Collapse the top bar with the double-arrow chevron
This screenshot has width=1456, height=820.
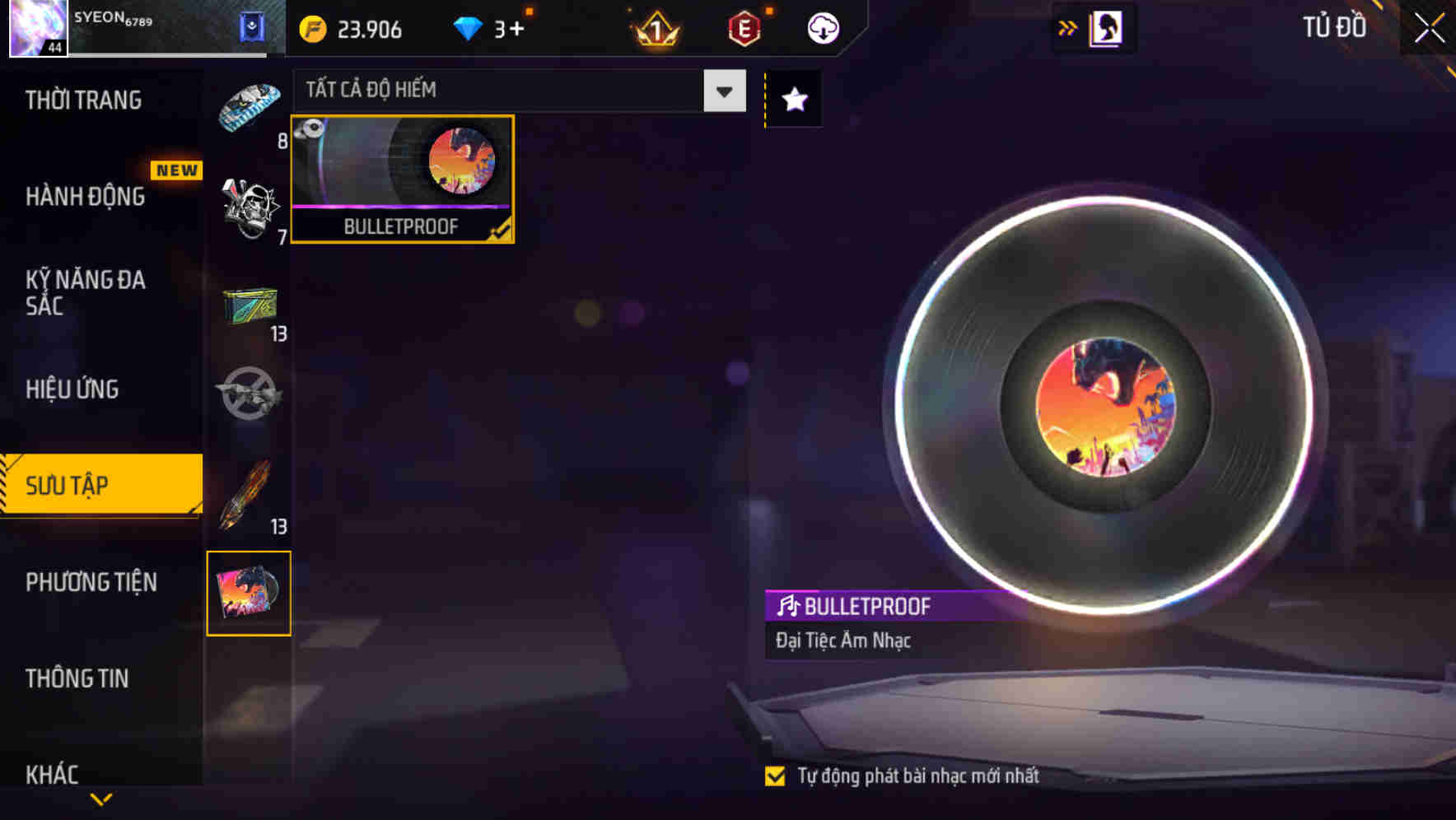(x=1067, y=27)
